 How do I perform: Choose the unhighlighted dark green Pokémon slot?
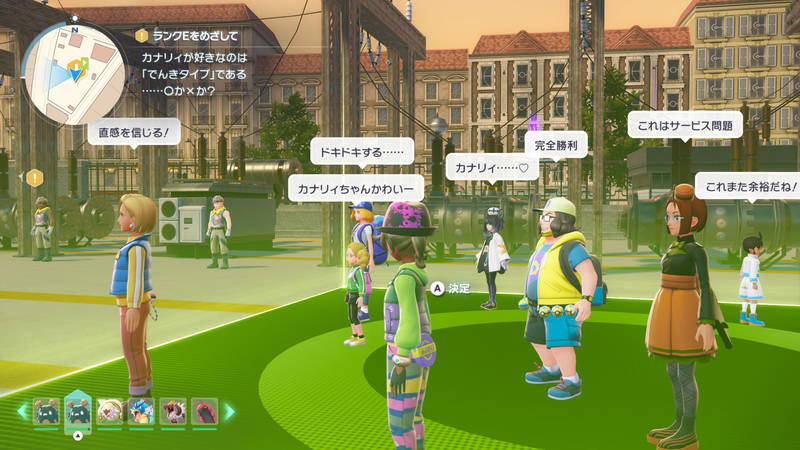tap(46, 411)
